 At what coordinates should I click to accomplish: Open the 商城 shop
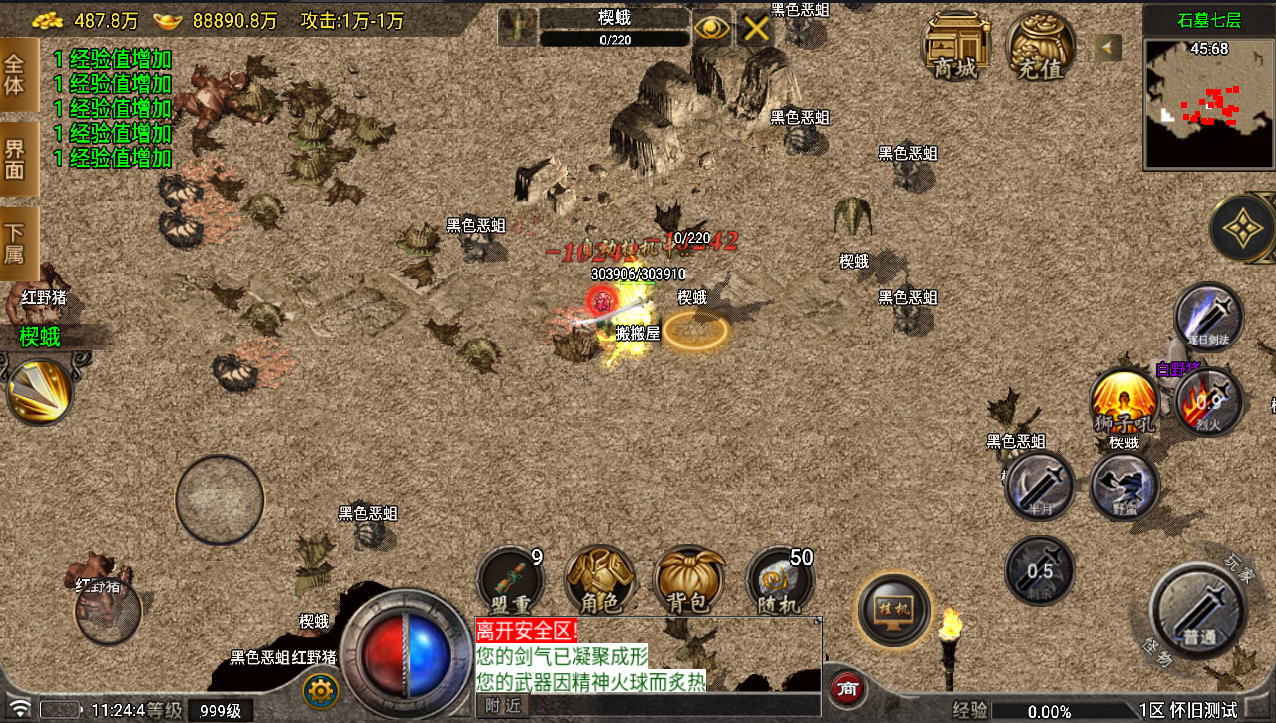click(x=956, y=45)
